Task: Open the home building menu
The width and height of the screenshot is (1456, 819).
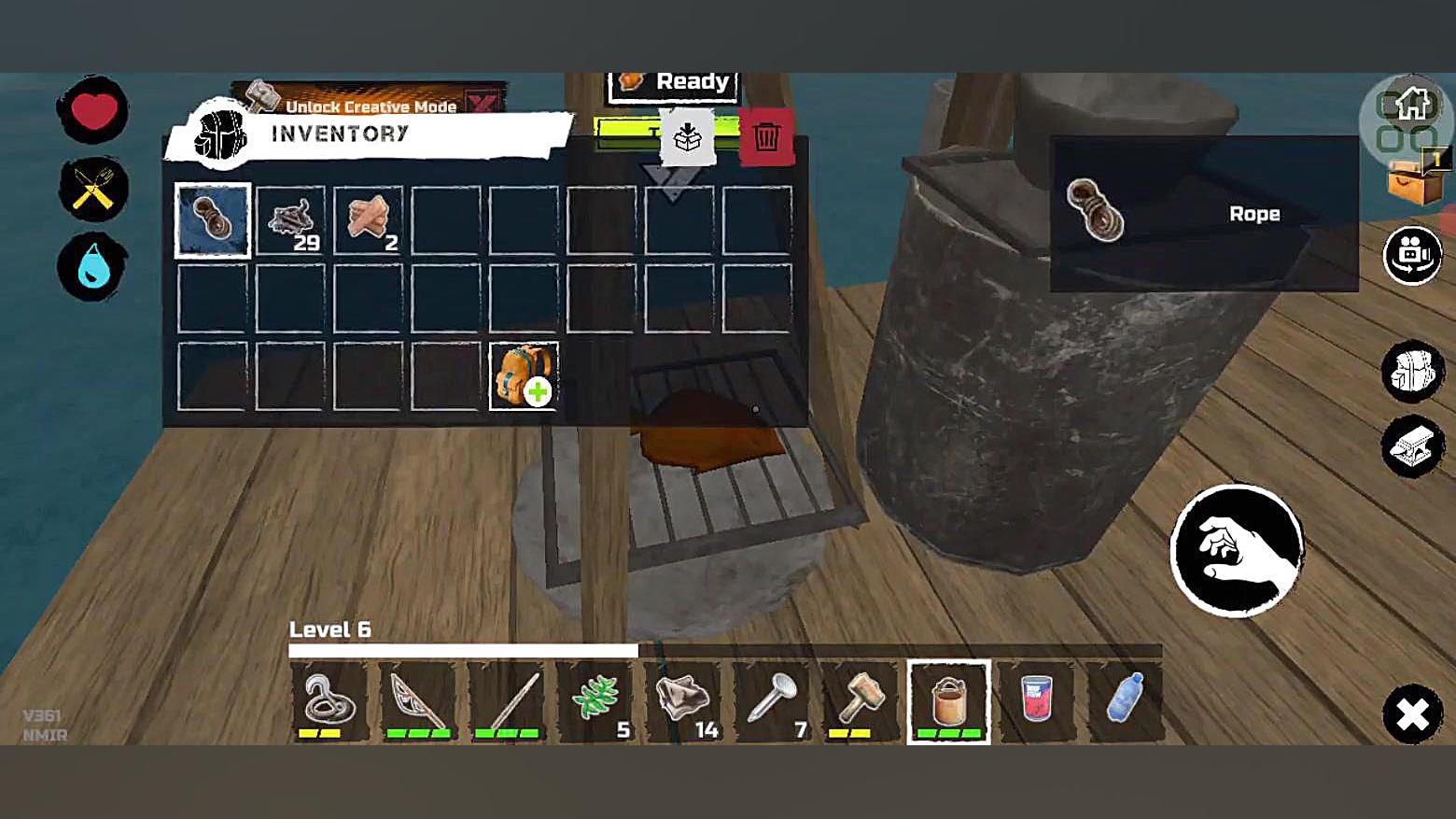Action: click(1411, 106)
